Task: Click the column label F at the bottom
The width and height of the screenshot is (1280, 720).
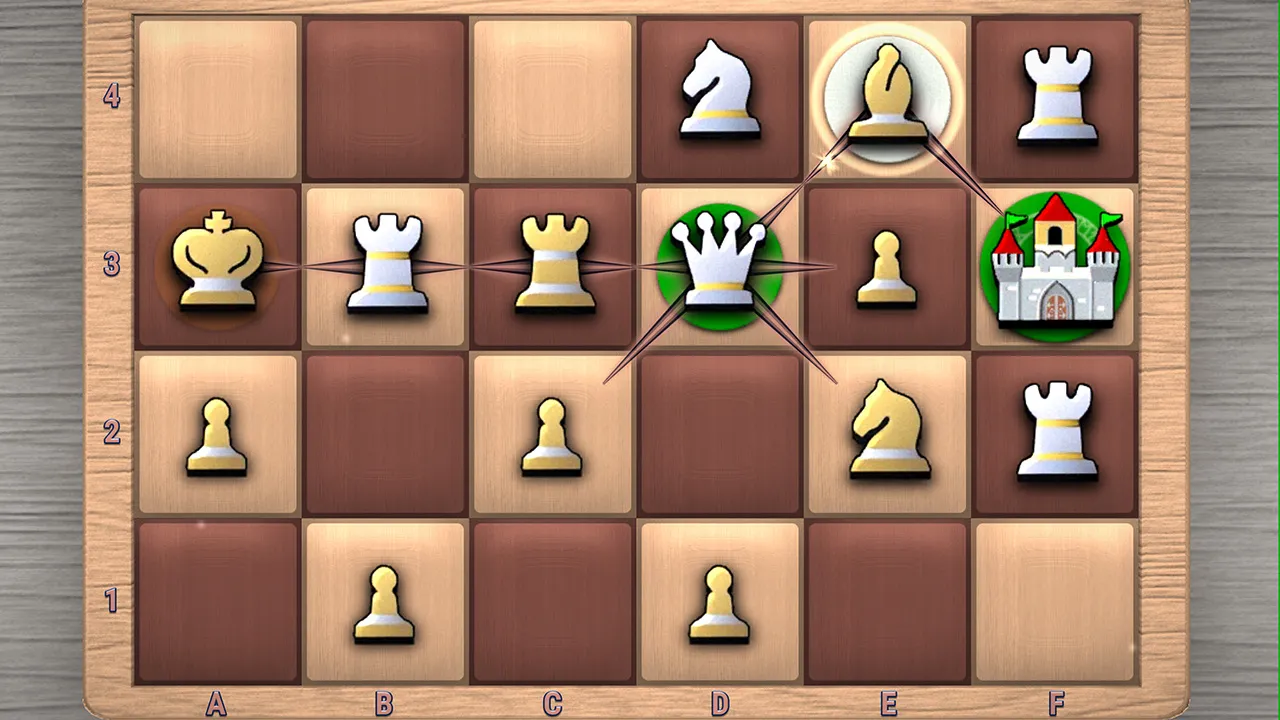Action: [x=1055, y=703]
